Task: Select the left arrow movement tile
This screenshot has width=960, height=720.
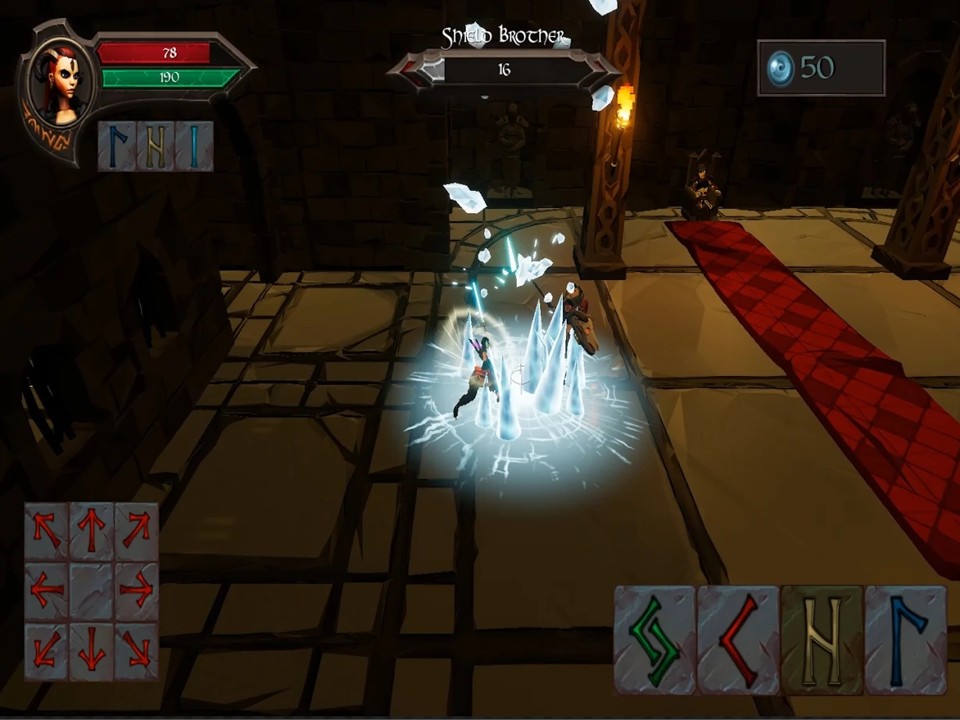Action: [x=46, y=591]
